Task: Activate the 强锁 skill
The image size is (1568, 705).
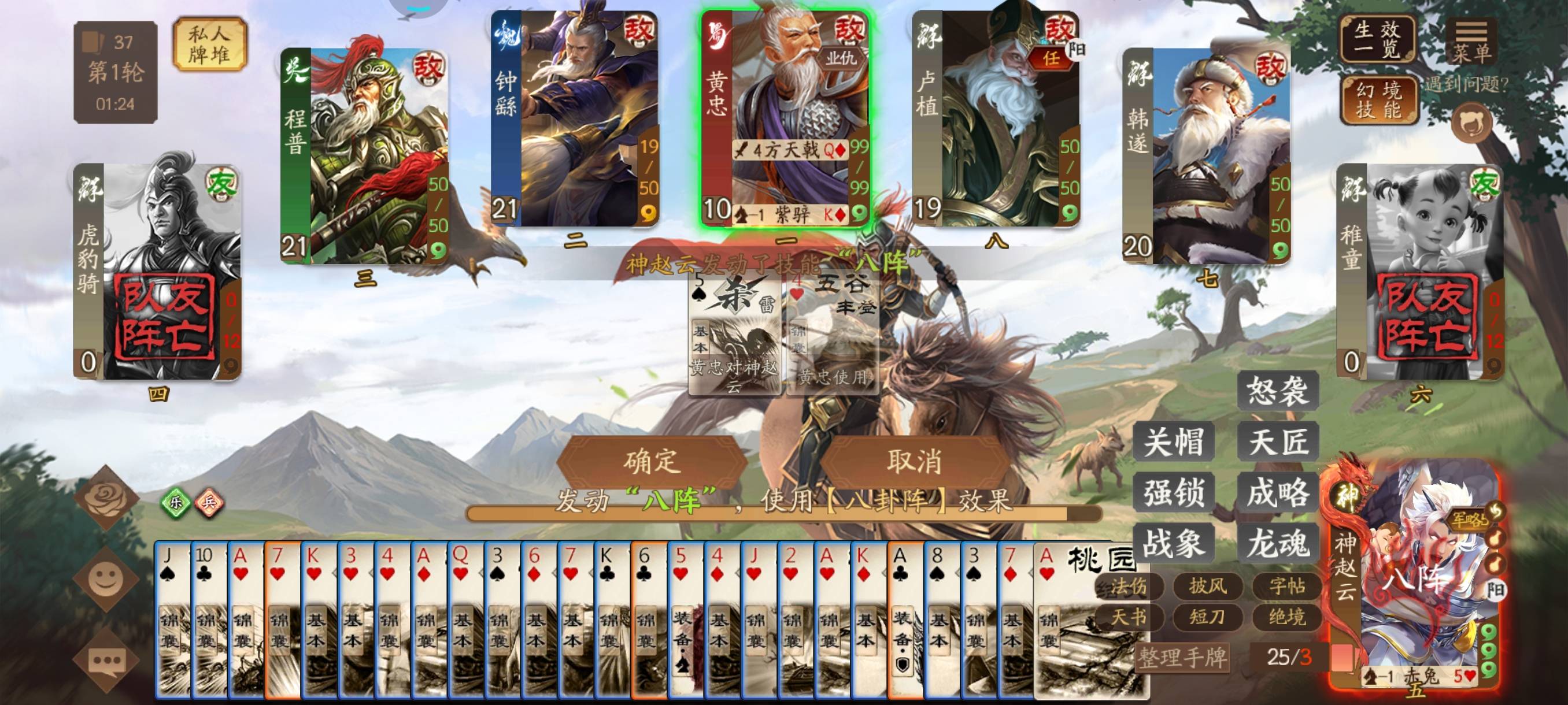Action: [1173, 492]
